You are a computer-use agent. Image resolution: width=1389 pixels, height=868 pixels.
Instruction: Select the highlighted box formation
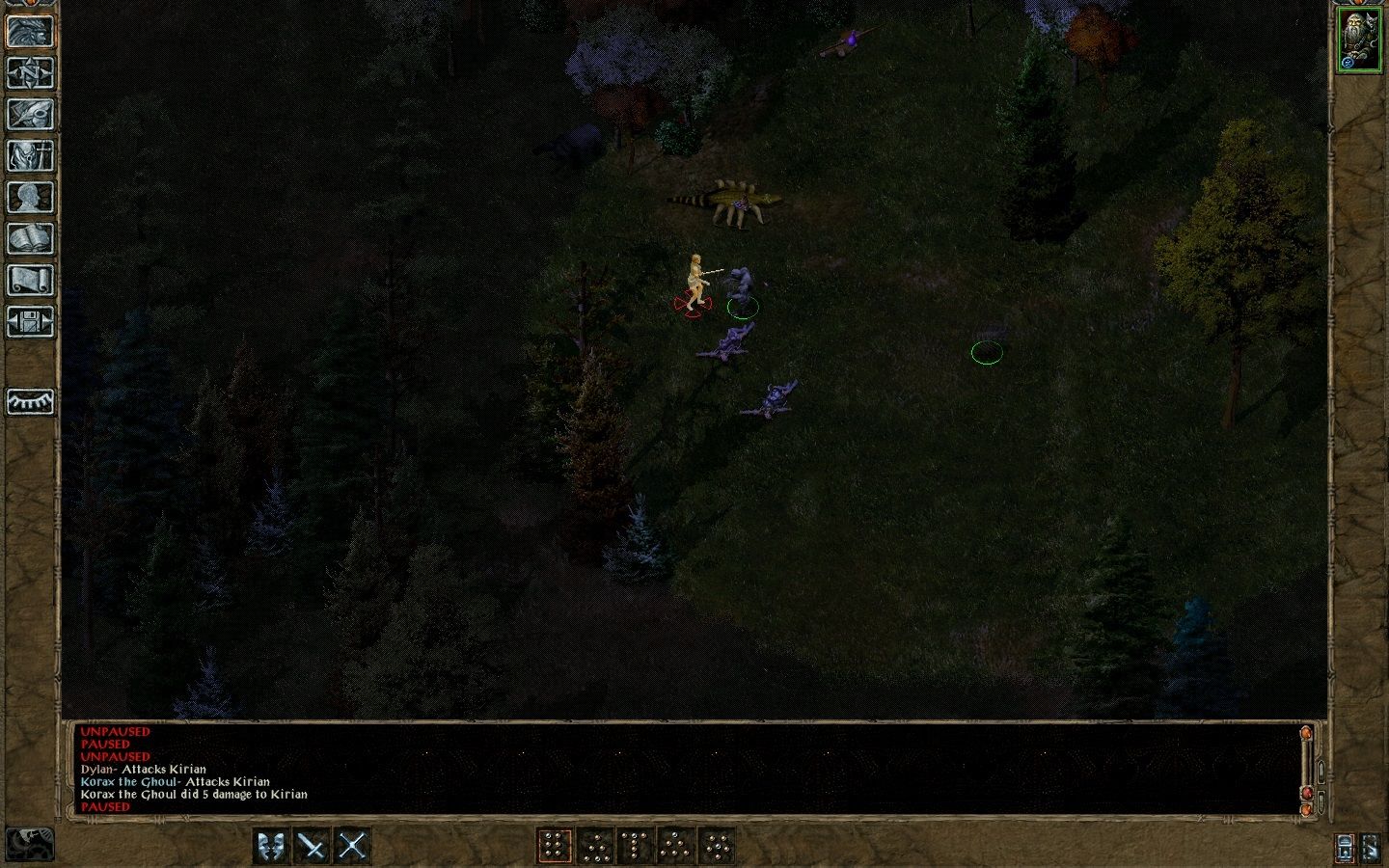(554, 844)
